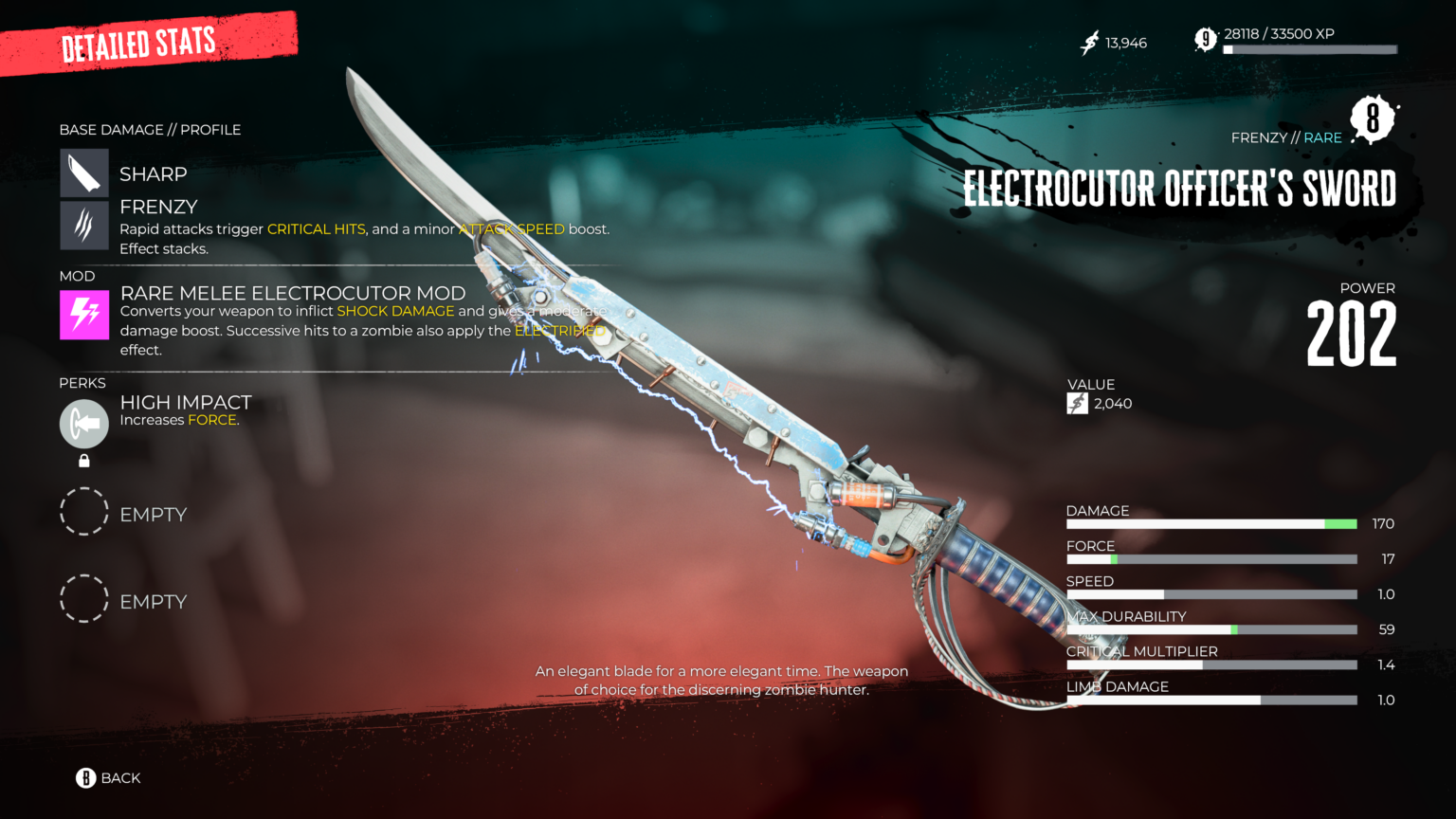Select the second Empty perk slot
This screenshot has height=819, width=1456.
84,598
